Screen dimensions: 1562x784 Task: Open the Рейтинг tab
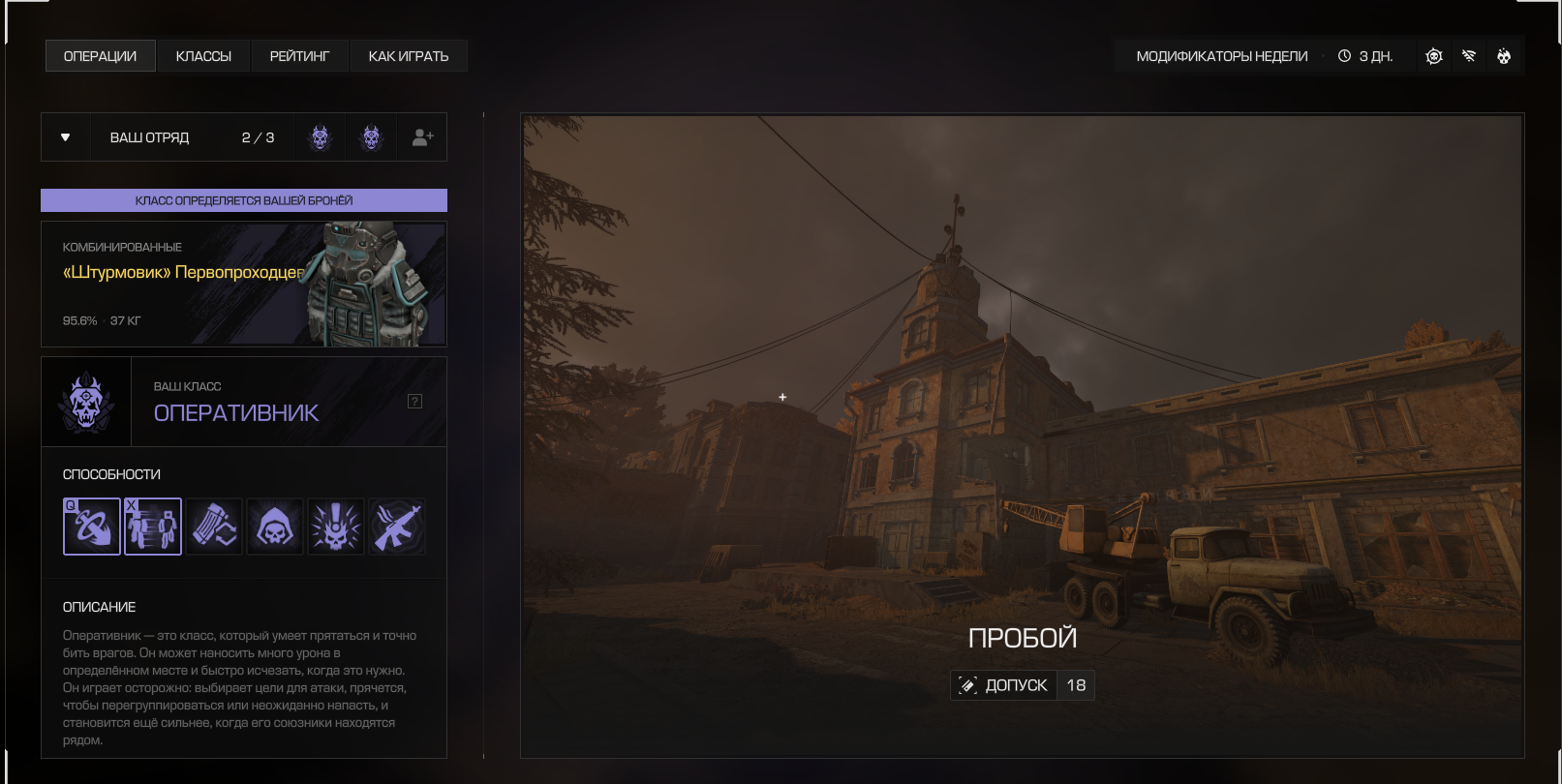(299, 56)
